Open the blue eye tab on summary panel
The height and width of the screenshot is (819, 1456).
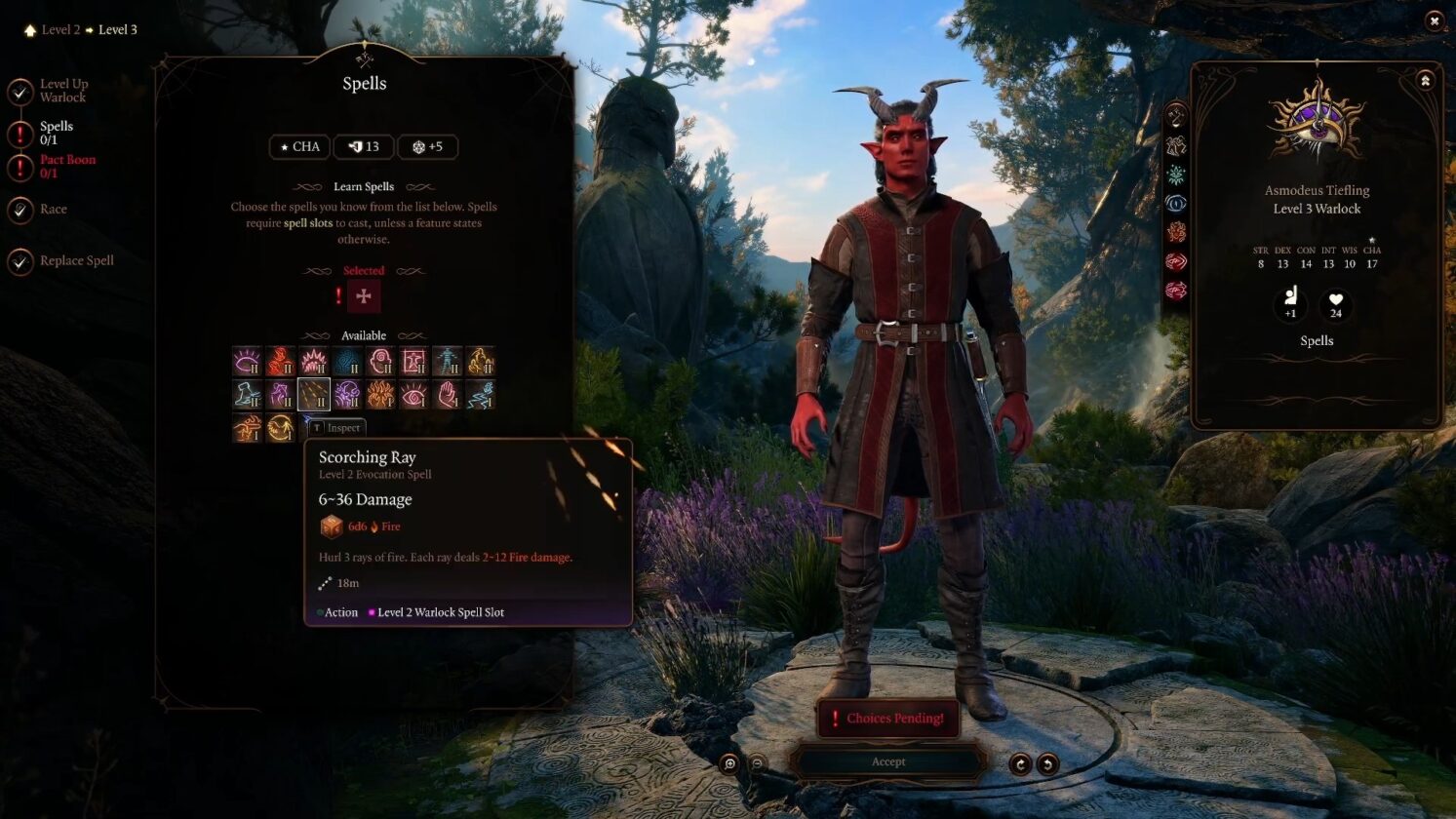(x=1176, y=204)
